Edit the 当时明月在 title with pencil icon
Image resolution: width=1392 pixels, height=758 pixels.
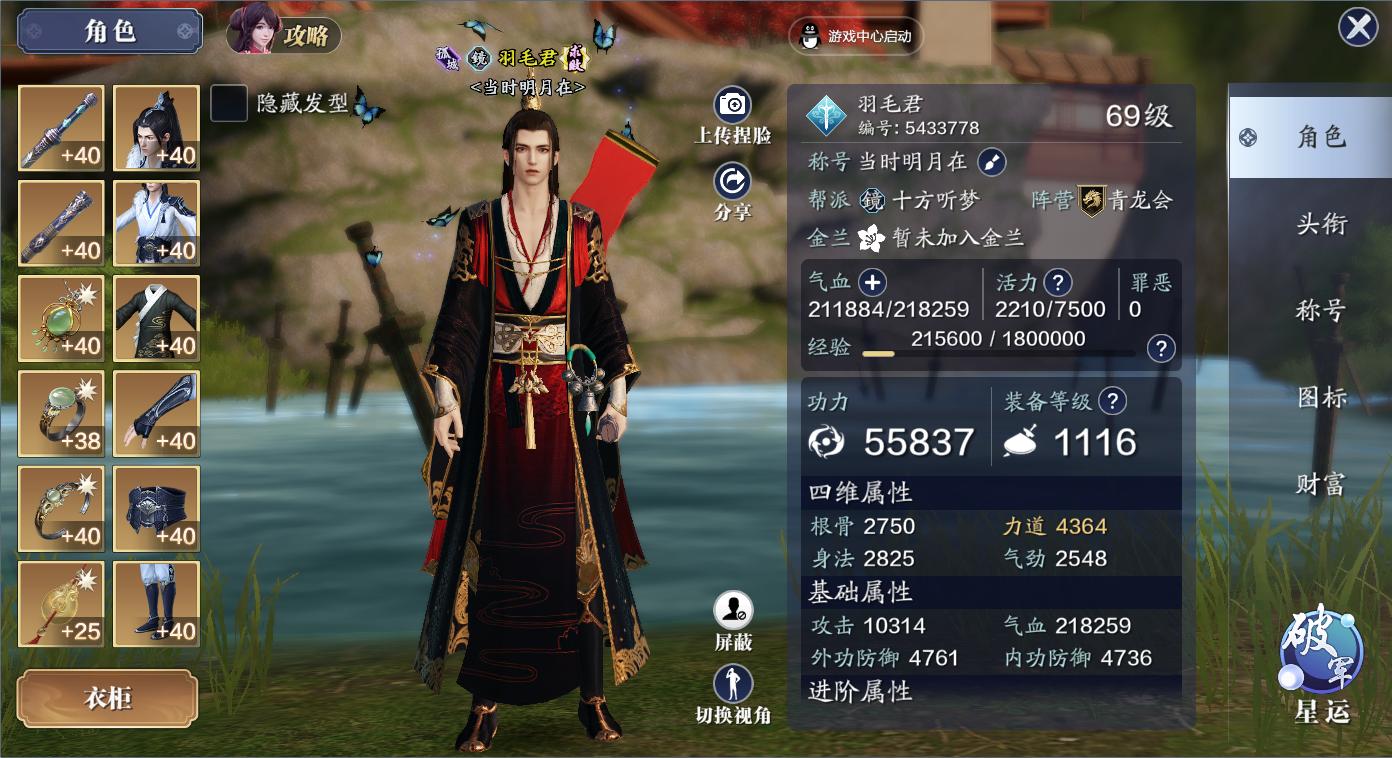(990, 161)
